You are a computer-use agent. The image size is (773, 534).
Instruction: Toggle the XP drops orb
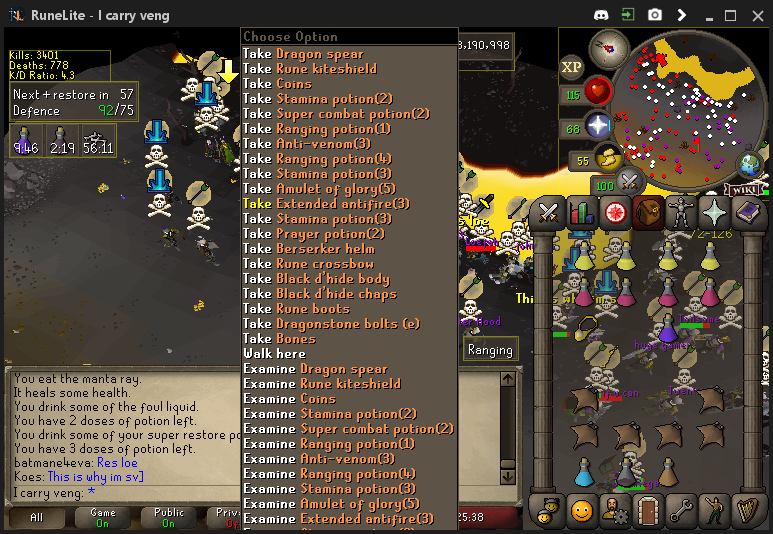[572, 68]
